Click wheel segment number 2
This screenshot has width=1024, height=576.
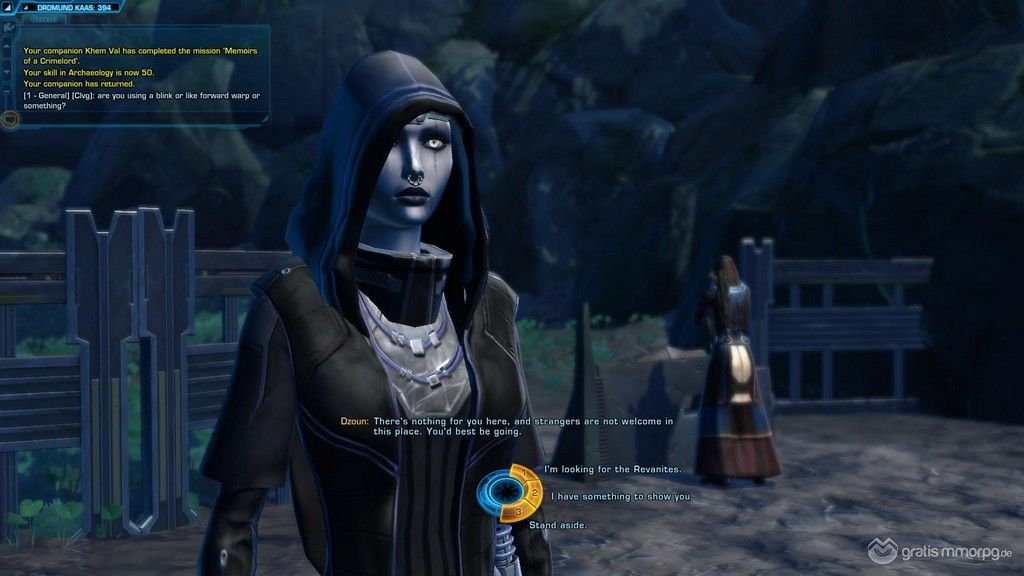click(537, 493)
